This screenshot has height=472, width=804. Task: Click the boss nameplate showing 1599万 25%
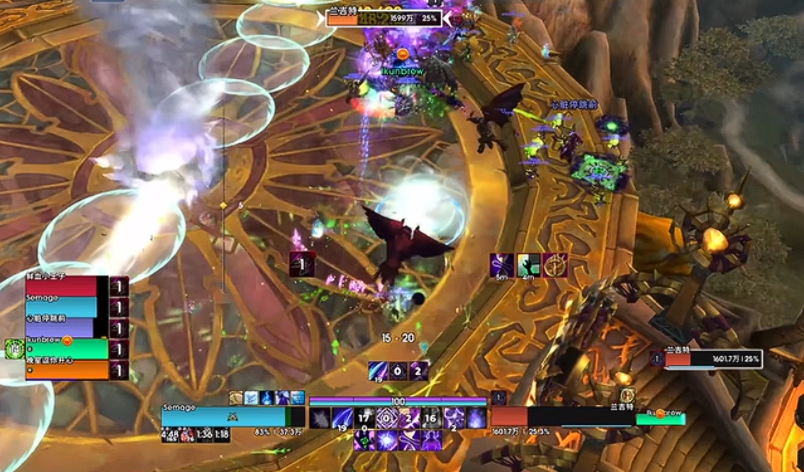pos(384,18)
